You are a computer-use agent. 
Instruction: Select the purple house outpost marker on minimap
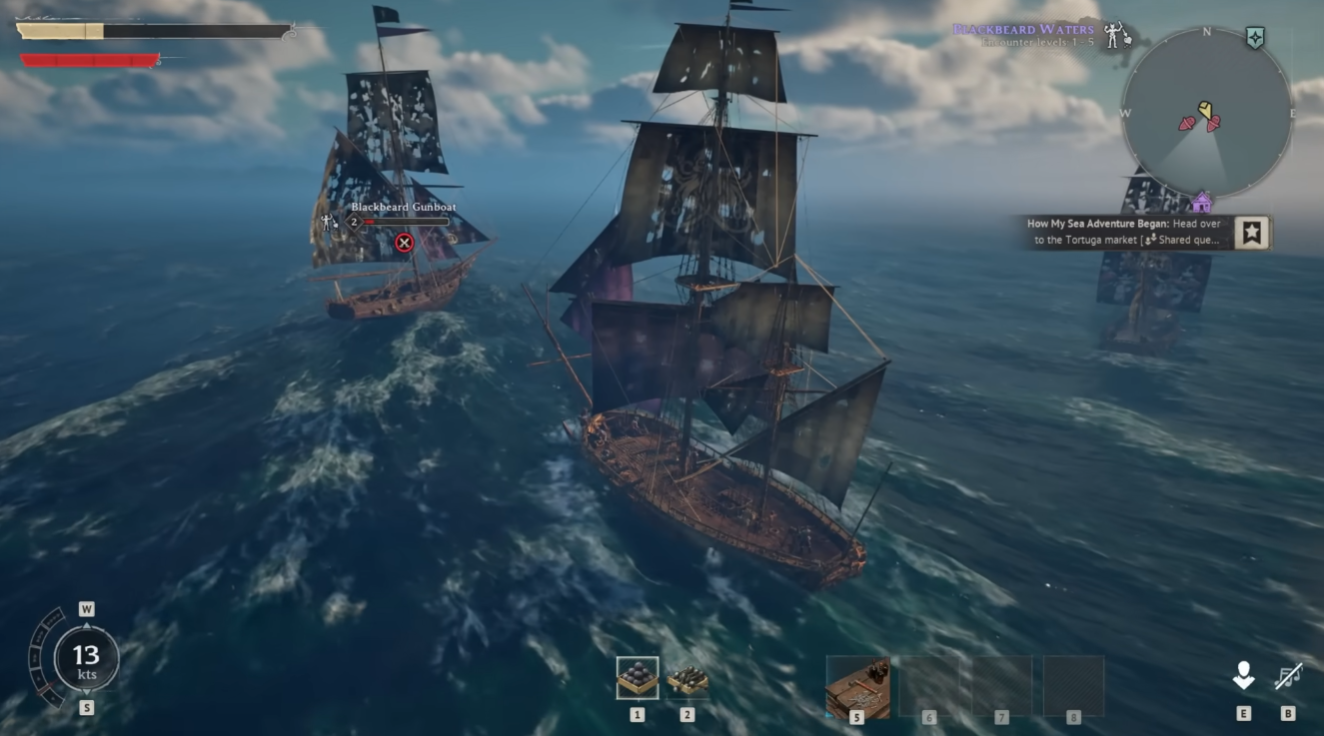click(1202, 203)
